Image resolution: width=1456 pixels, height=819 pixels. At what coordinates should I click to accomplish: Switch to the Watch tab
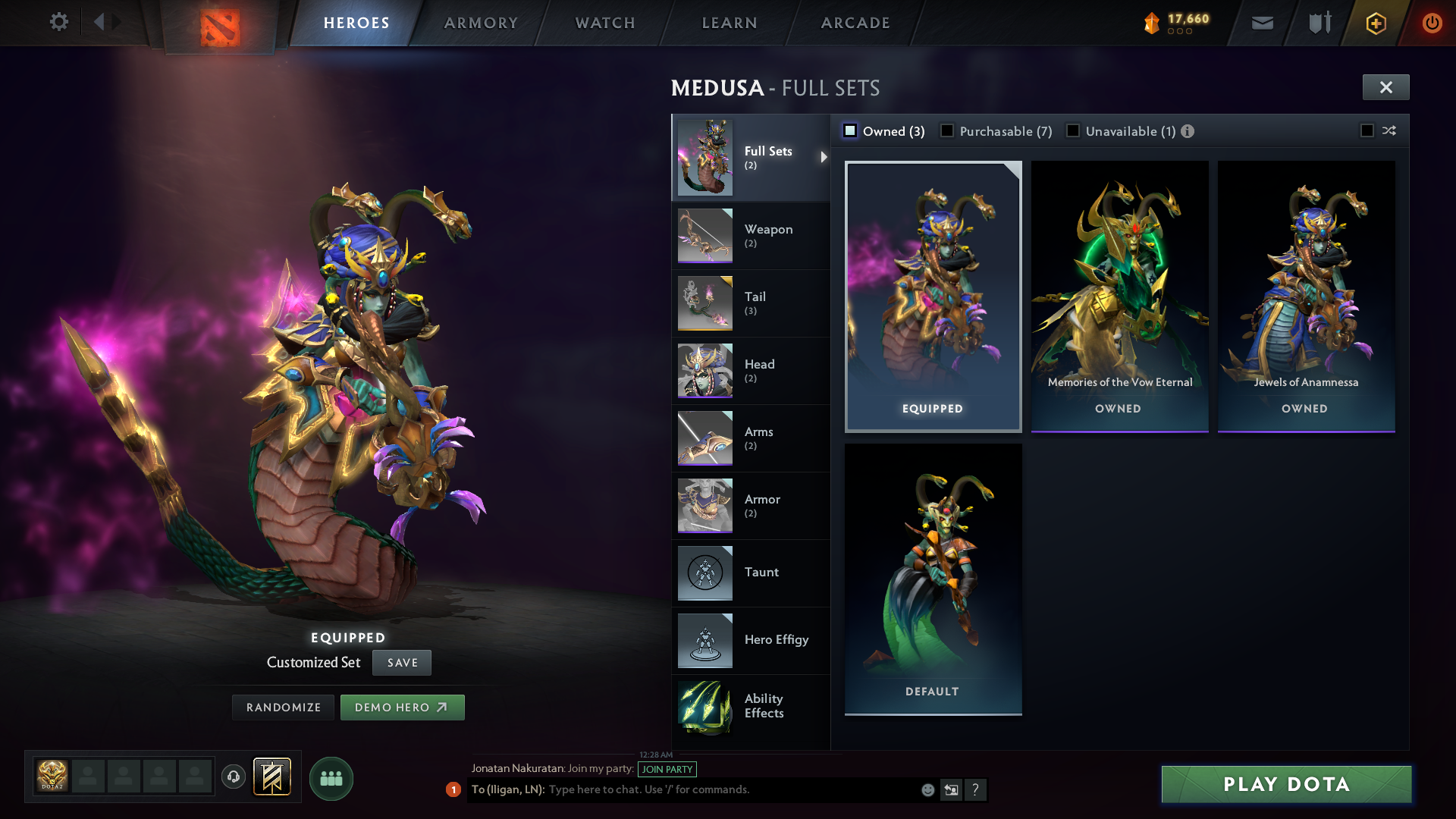tap(605, 23)
